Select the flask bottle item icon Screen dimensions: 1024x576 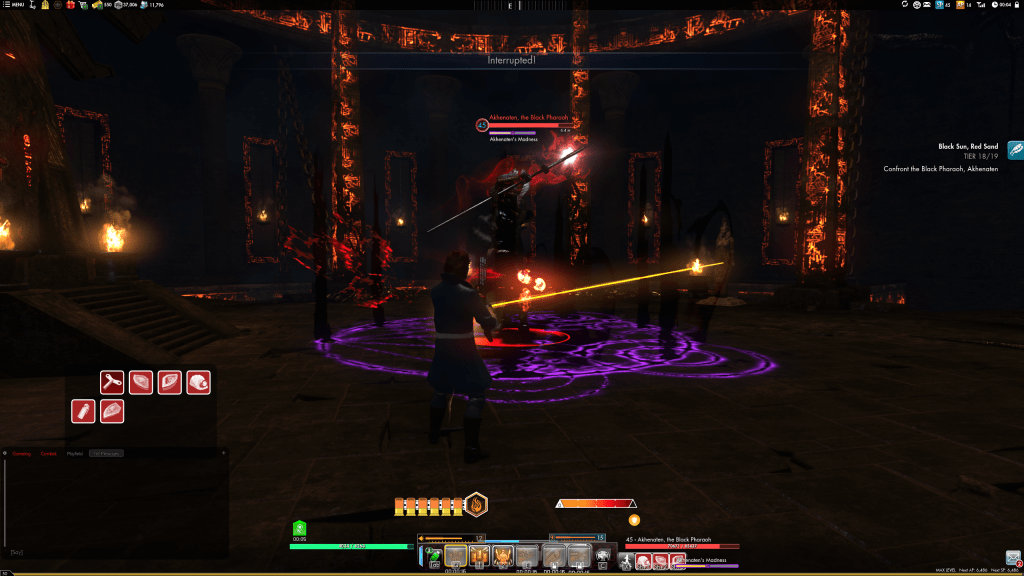click(x=83, y=411)
